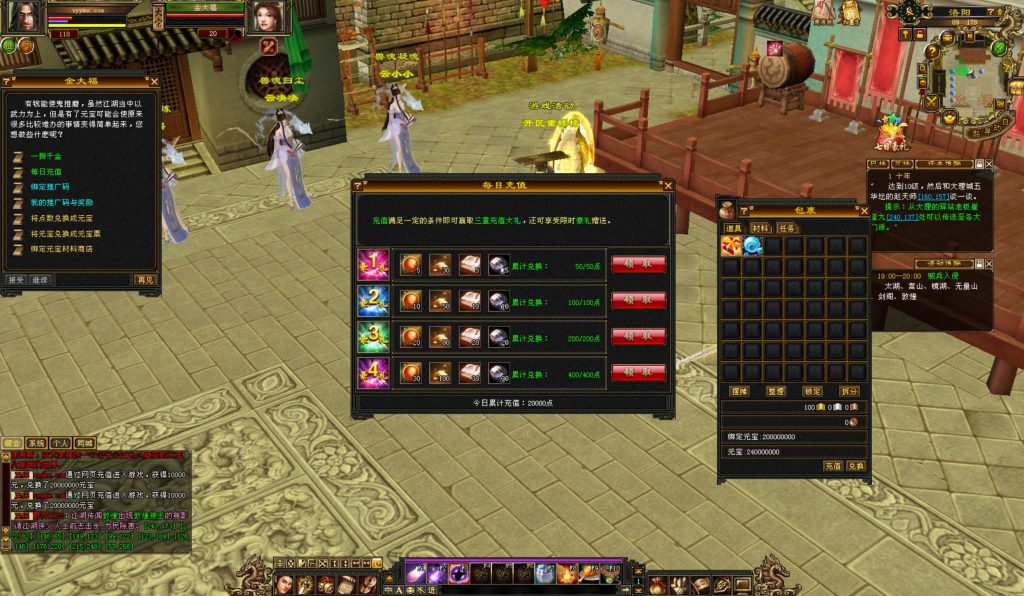The height and width of the screenshot is (596, 1024).
Task: Select the 每日充值 dialogue option
Action: tap(45, 172)
